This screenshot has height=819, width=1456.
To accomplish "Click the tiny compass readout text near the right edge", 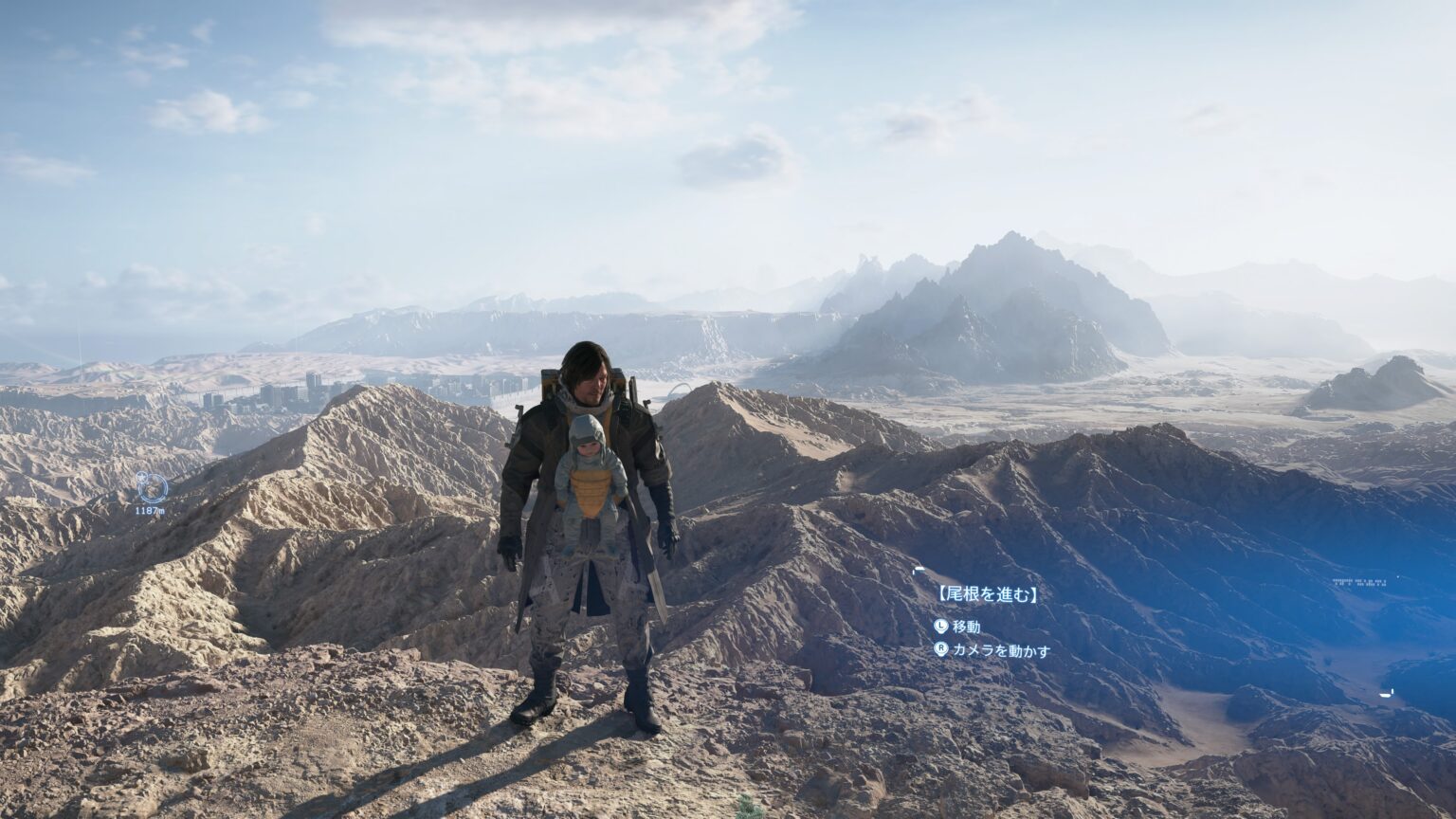I will coord(1359,581).
